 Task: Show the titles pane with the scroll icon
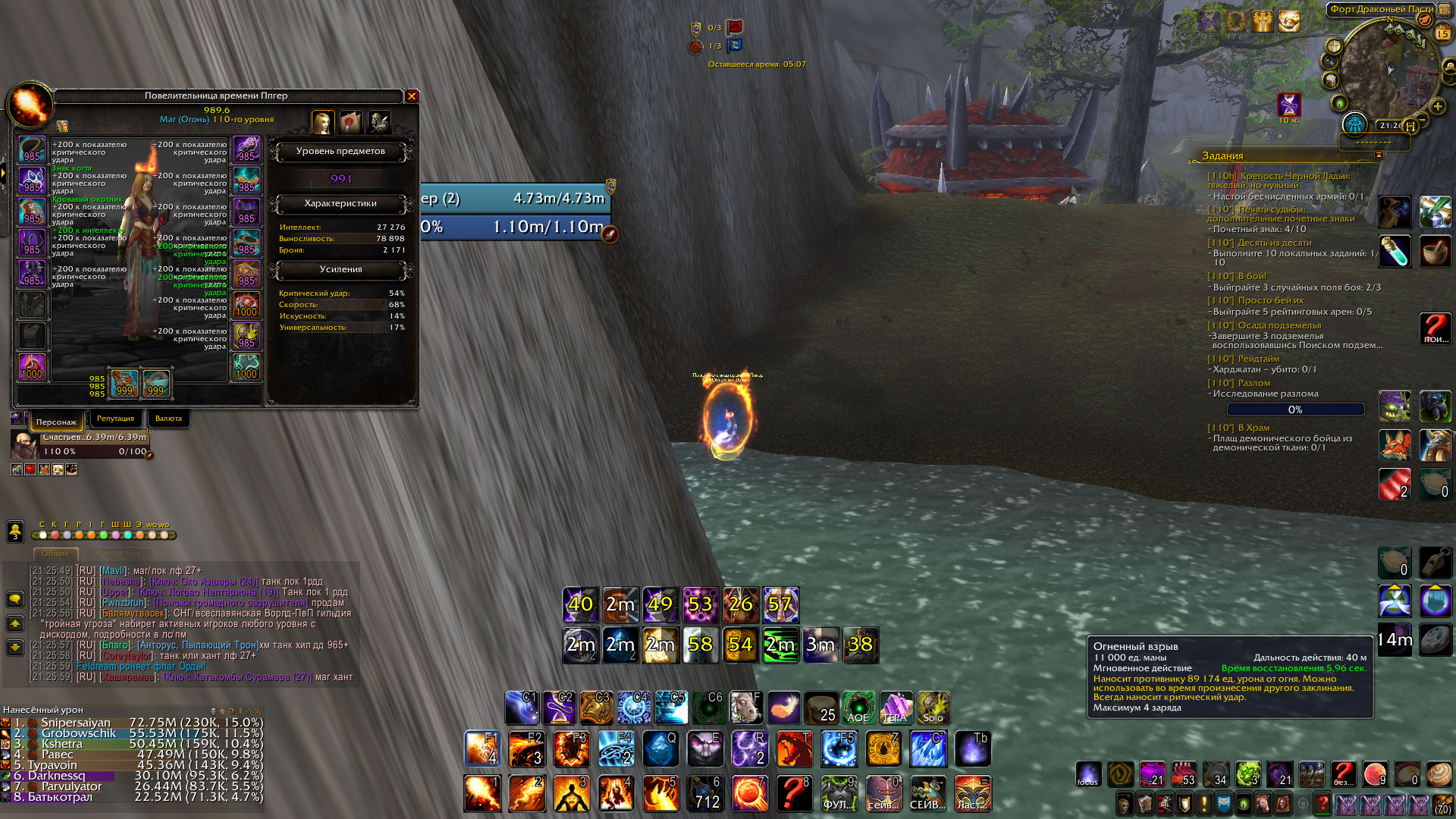(350, 121)
